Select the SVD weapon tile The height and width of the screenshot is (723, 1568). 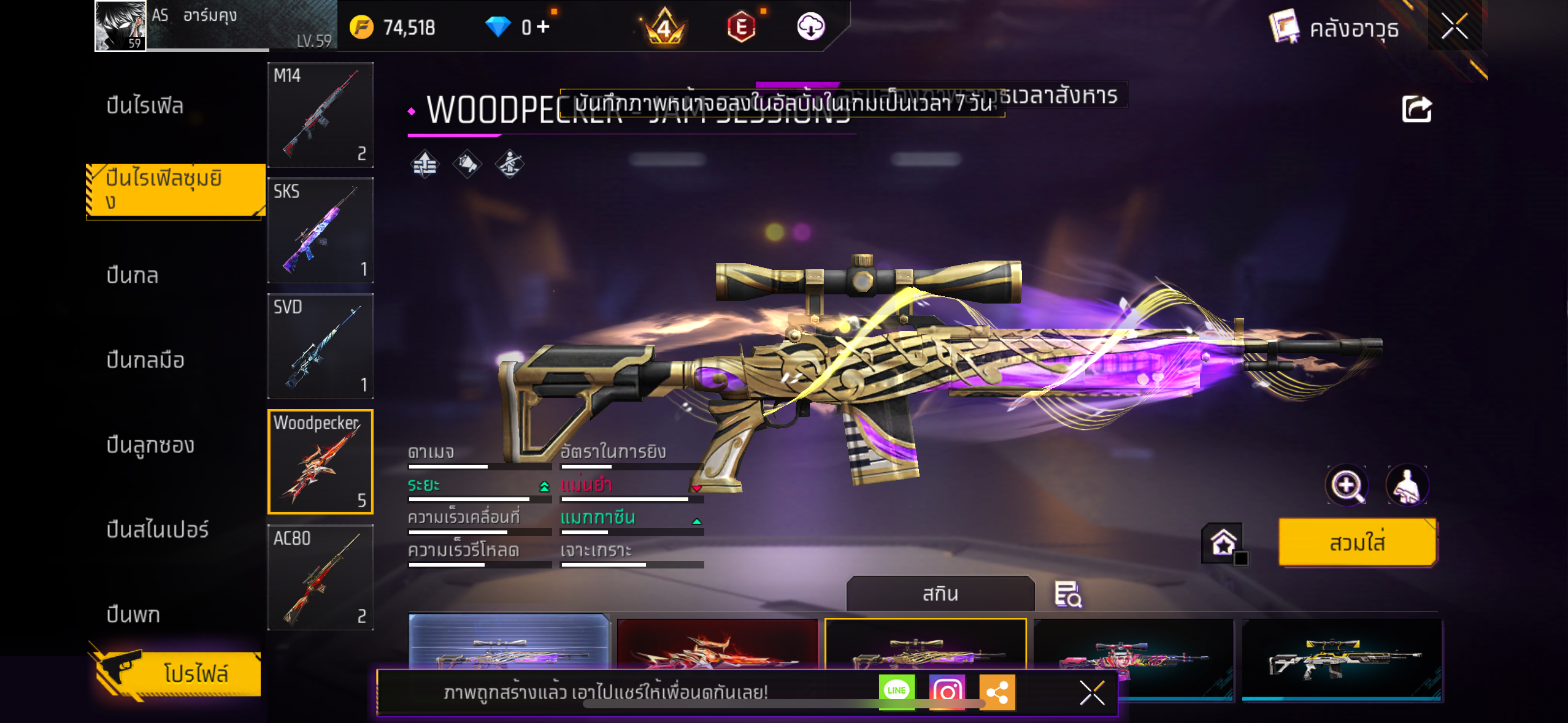pyautogui.click(x=320, y=346)
